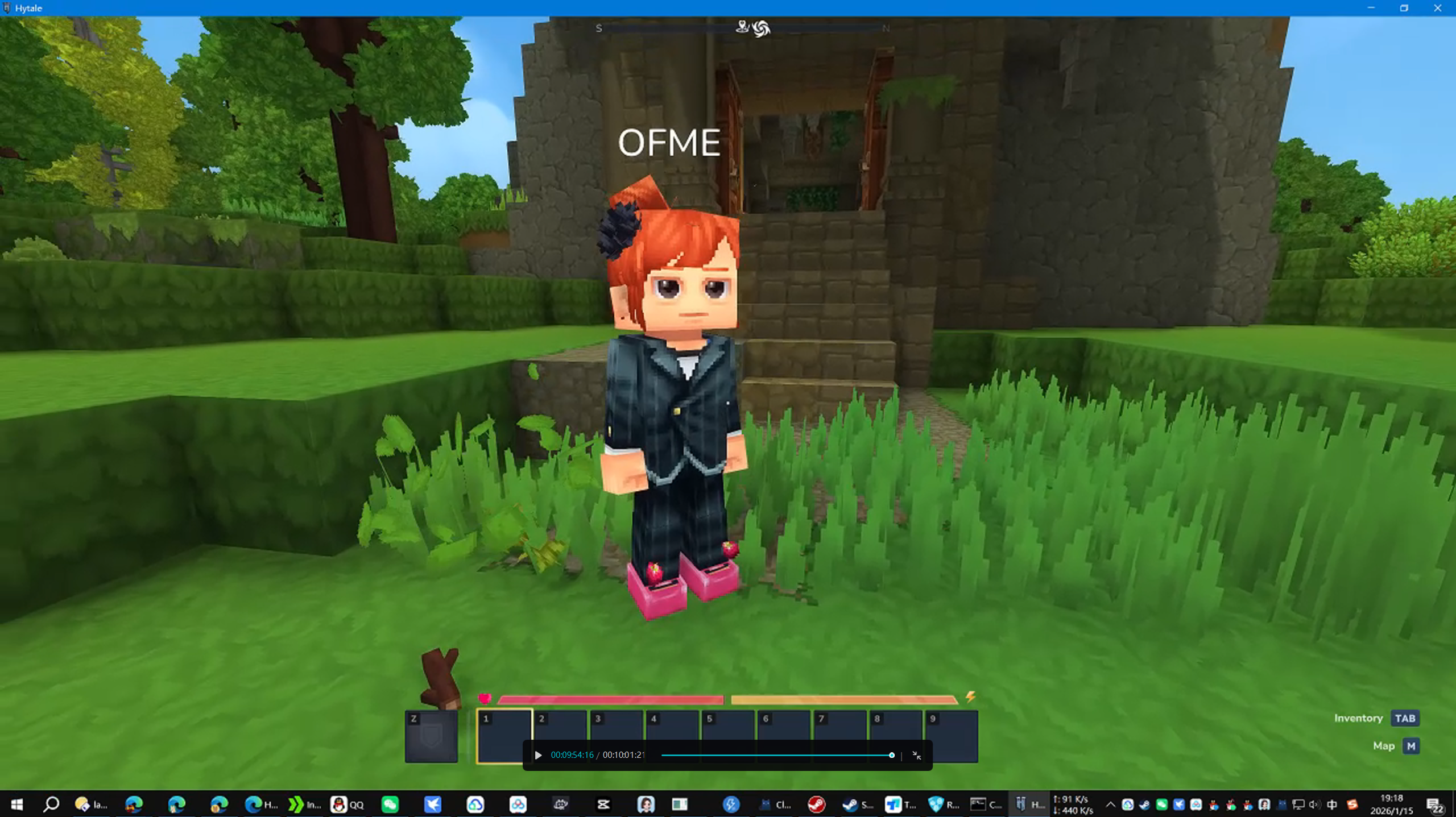Select the shield emblem in the Z hotbar slot
Viewport: 1456px width, 817px height.
(x=432, y=736)
